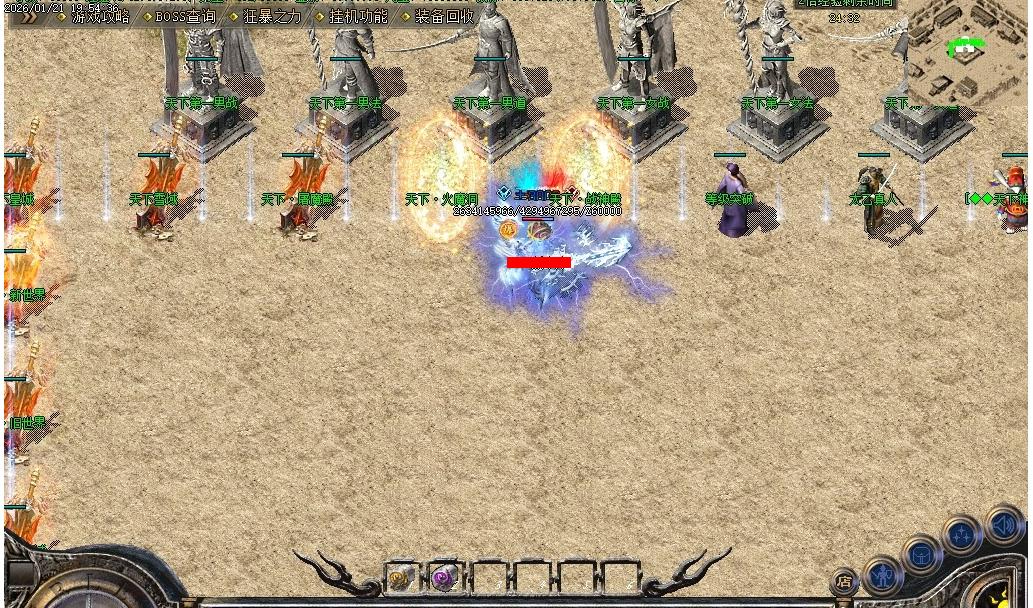Click the double-arrow expander at top left
The height and width of the screenshot is (608, 1033).
[28, 16]
